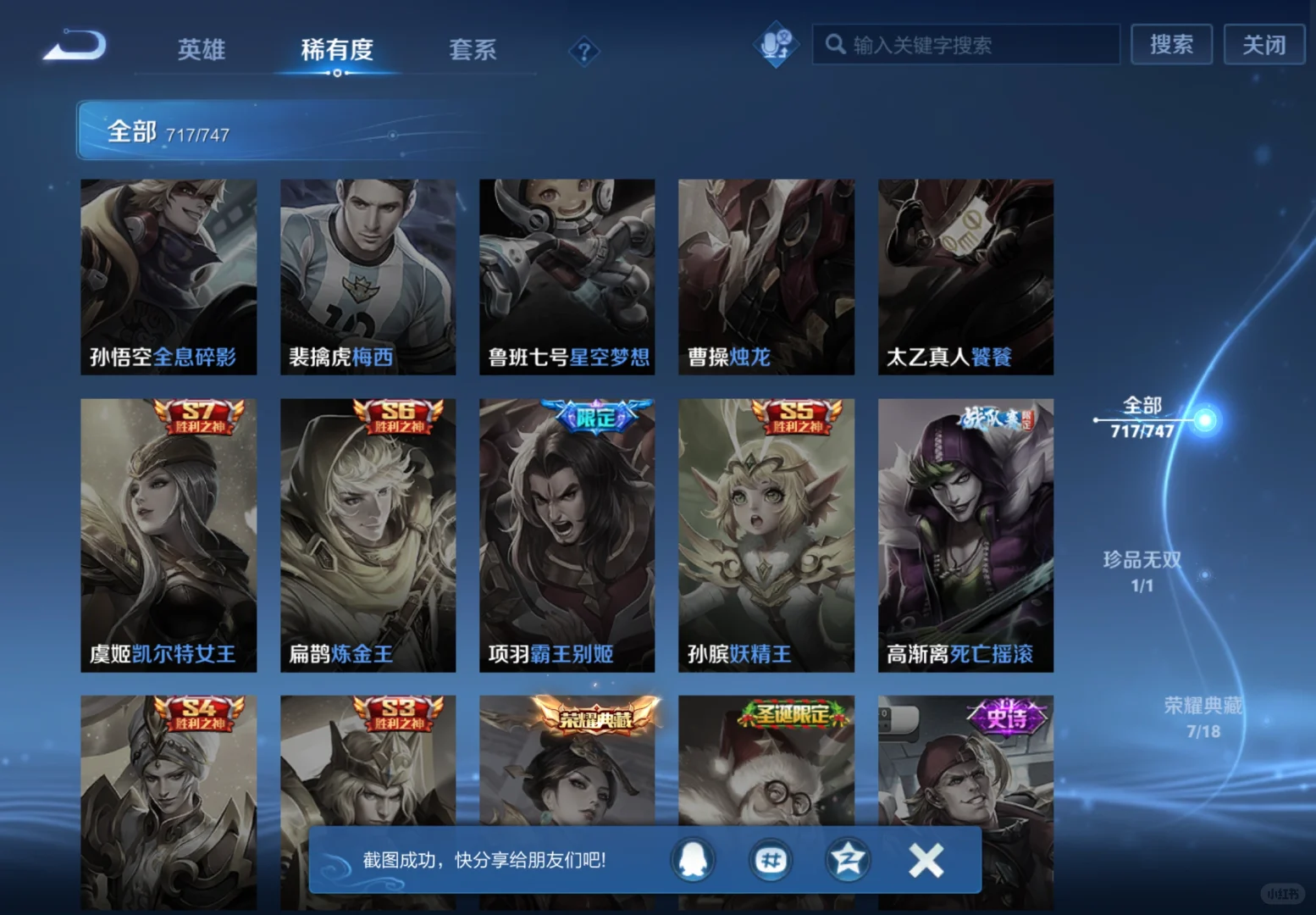The height and width of the screenshot is (915, 1316).
Task: Select the 荣耀典藏 category in right sidebar
Action: 1203,706
